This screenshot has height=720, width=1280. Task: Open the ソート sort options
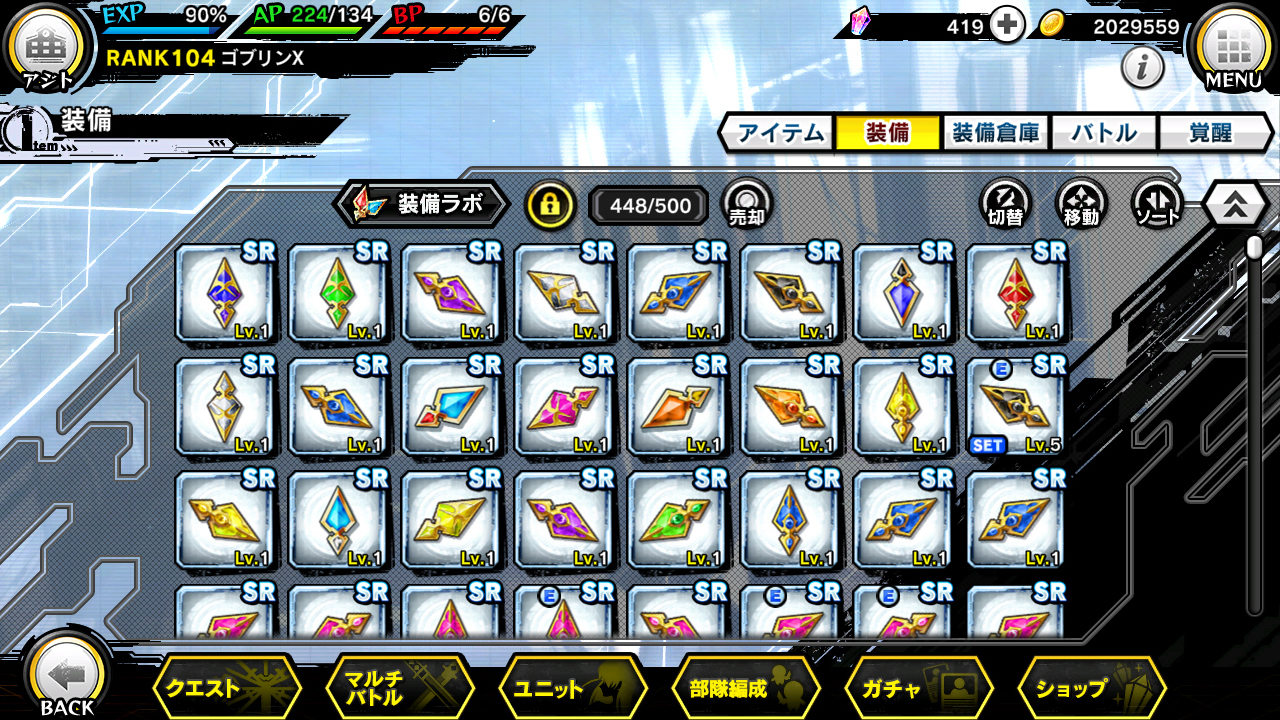[x=1157, y=204]
